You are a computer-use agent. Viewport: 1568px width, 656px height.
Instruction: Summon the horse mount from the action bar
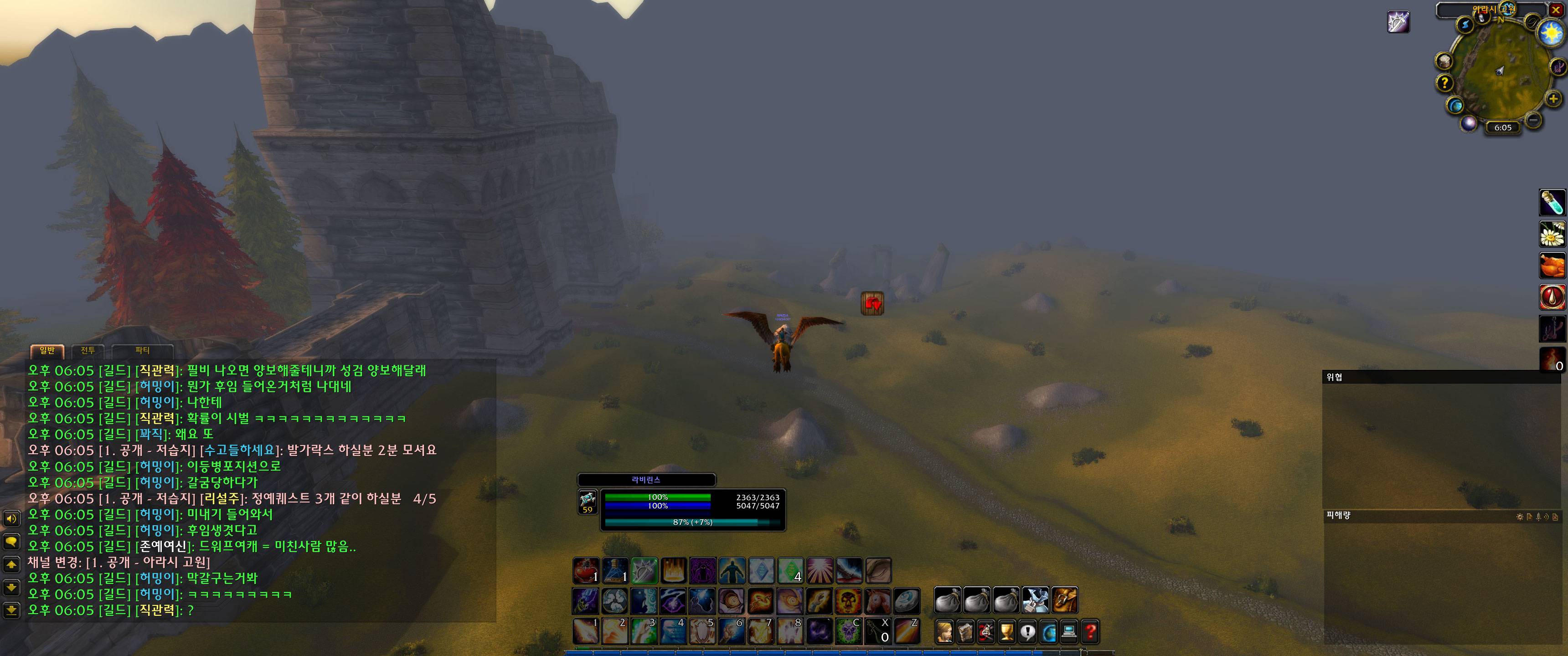point(878,600)
